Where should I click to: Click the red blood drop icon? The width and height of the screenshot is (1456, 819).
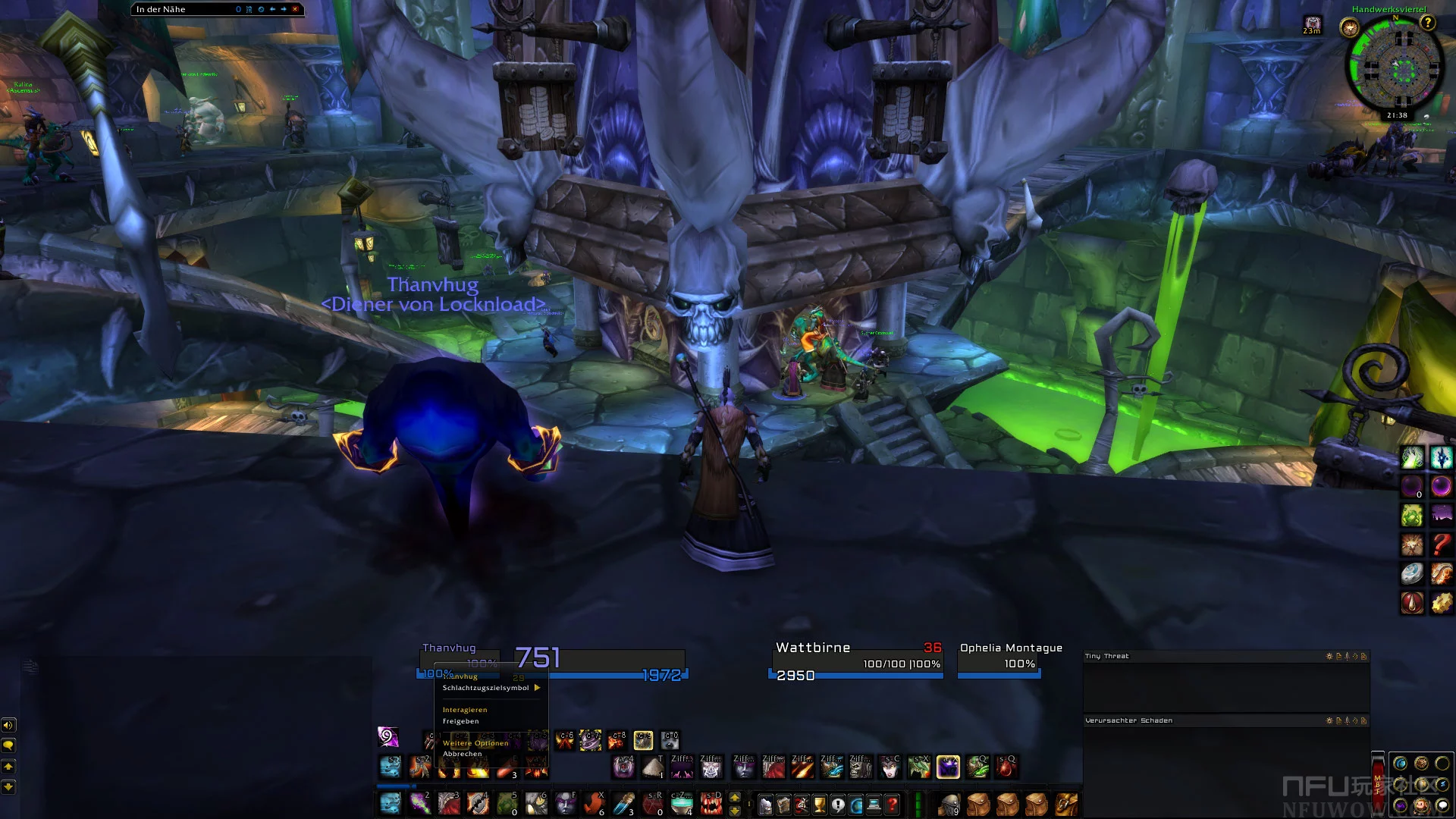pos(1412,603)
